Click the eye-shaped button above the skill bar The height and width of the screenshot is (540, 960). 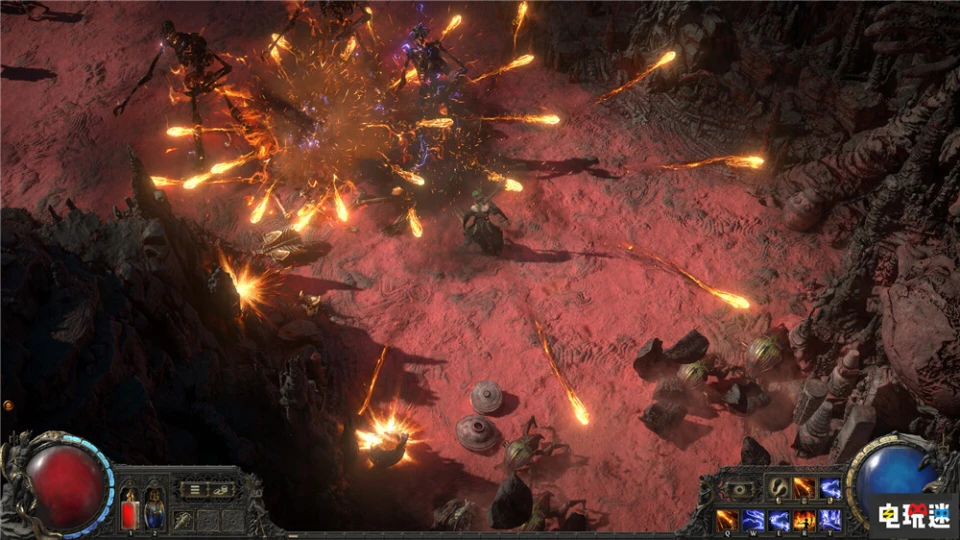point(742,489)
